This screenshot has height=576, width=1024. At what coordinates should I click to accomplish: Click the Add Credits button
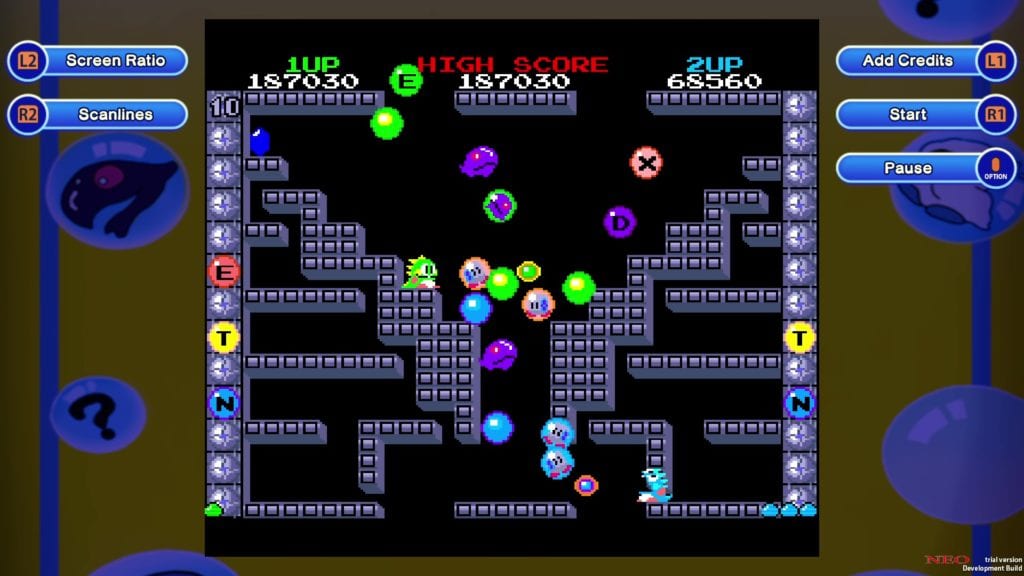908,61
